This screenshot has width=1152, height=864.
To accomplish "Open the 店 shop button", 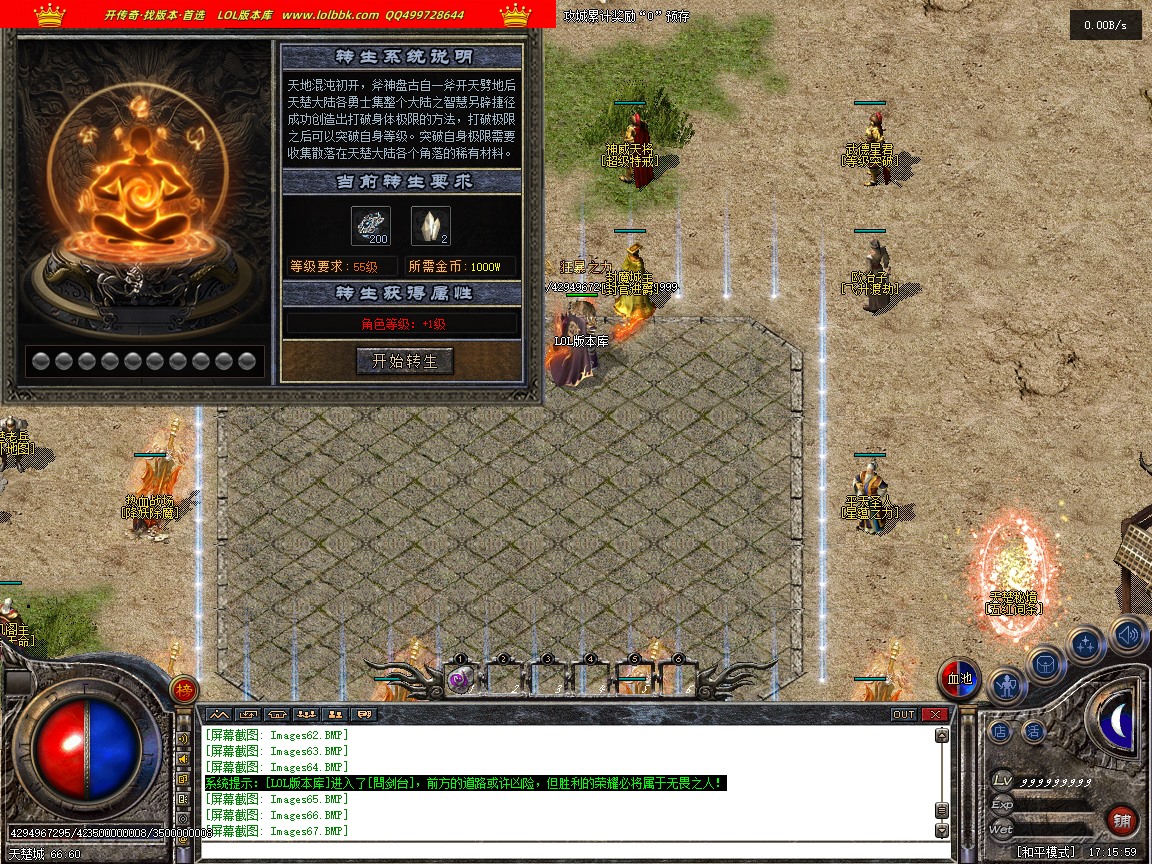I will pos(1001,732).
